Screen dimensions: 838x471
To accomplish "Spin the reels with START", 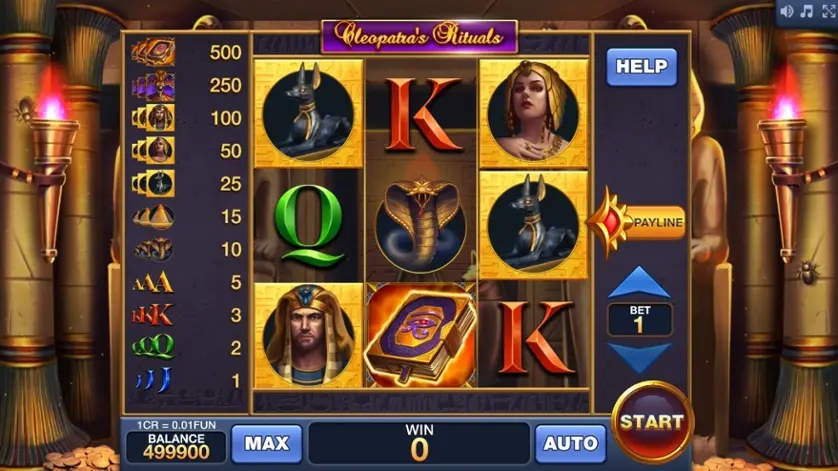I will coord(652,421).
